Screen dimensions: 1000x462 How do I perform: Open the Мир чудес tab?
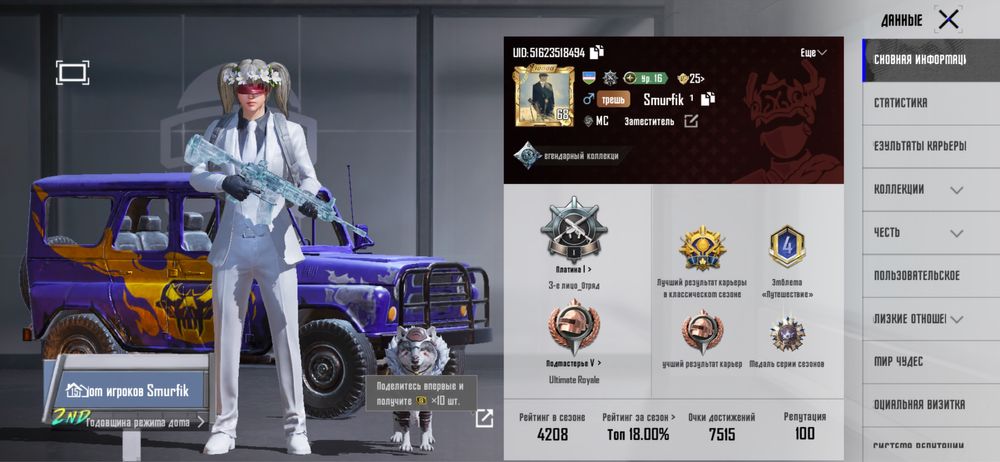point(900,361)
